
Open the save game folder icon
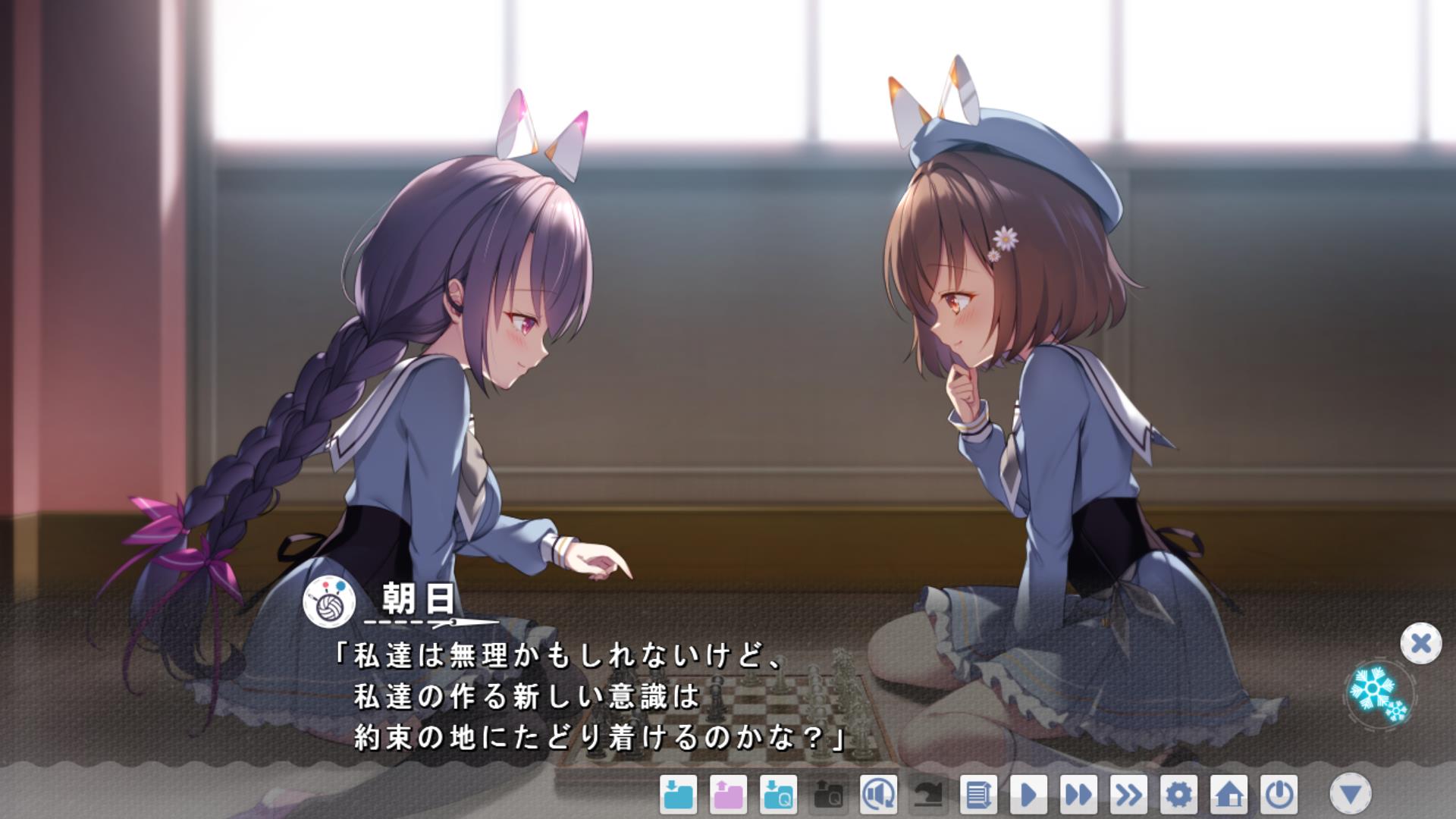(677, 795)
